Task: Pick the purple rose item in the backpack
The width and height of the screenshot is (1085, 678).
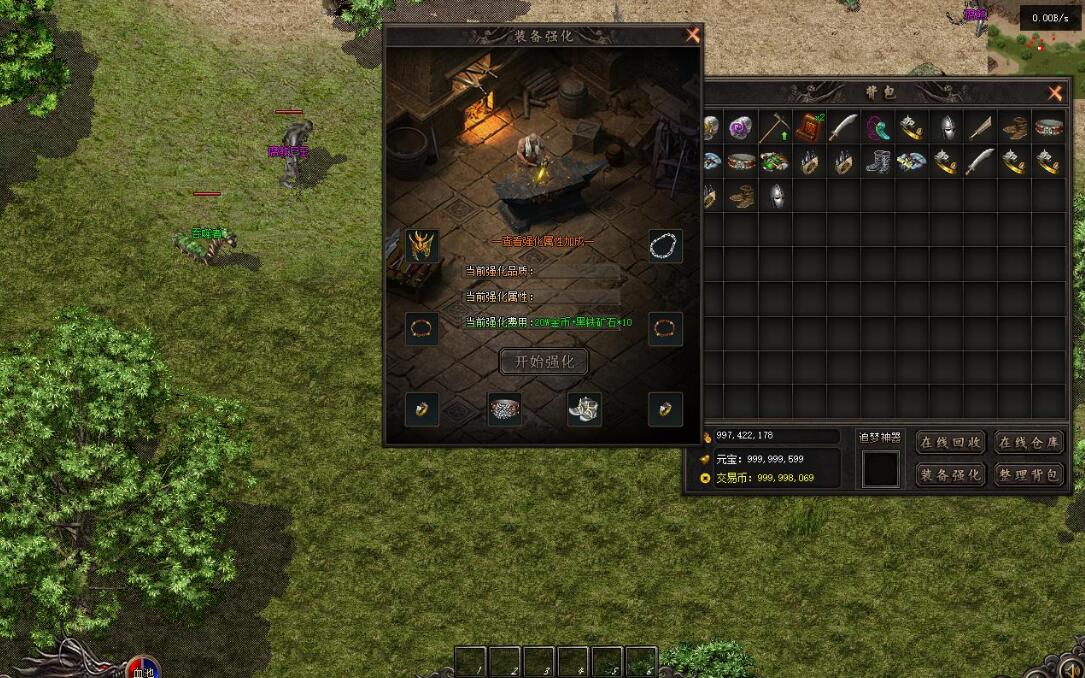Action: 741,128
